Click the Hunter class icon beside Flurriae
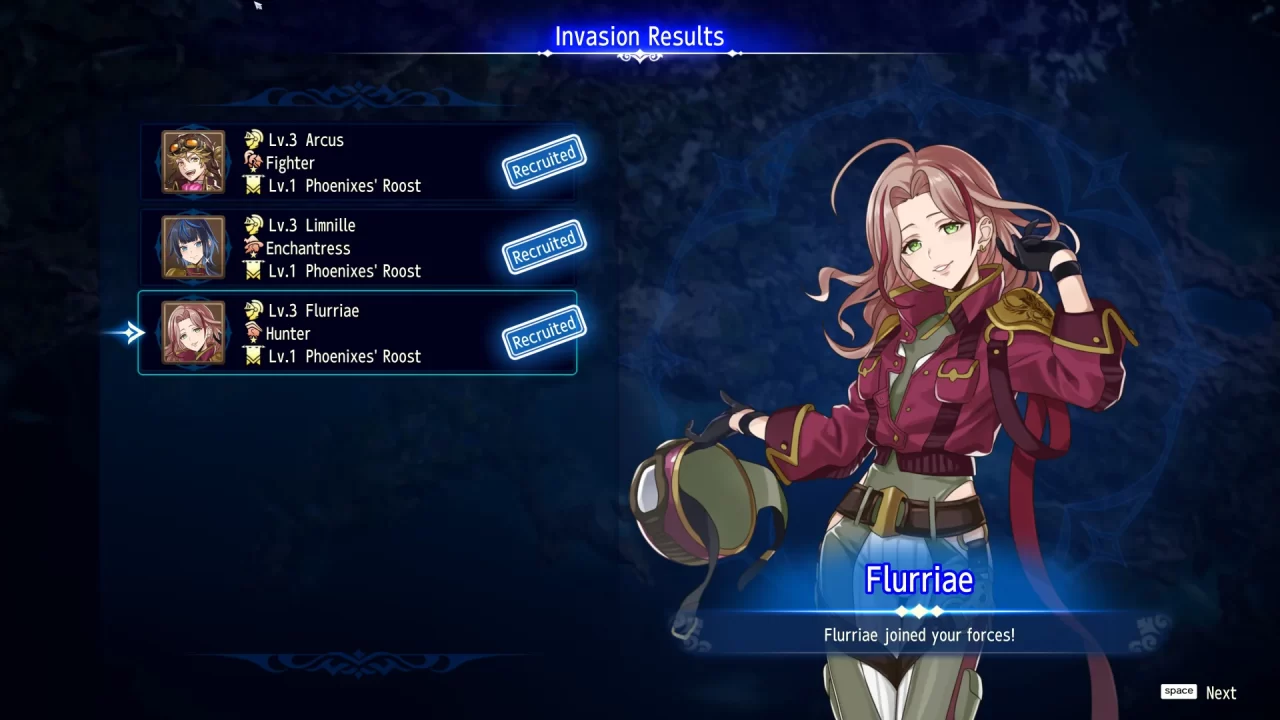Image resolution: width=1280 pixels, height=720 pixels. click(252, 333)
